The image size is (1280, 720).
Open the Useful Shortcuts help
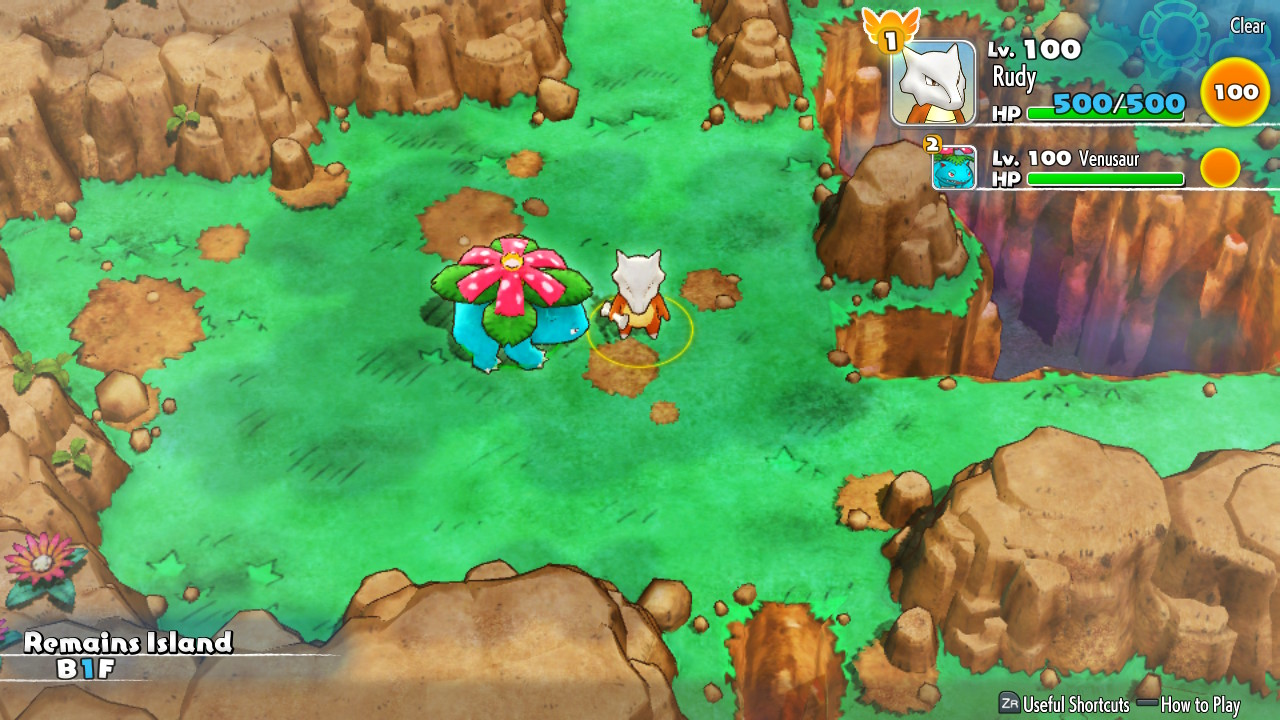click(x=1065, y=704)
